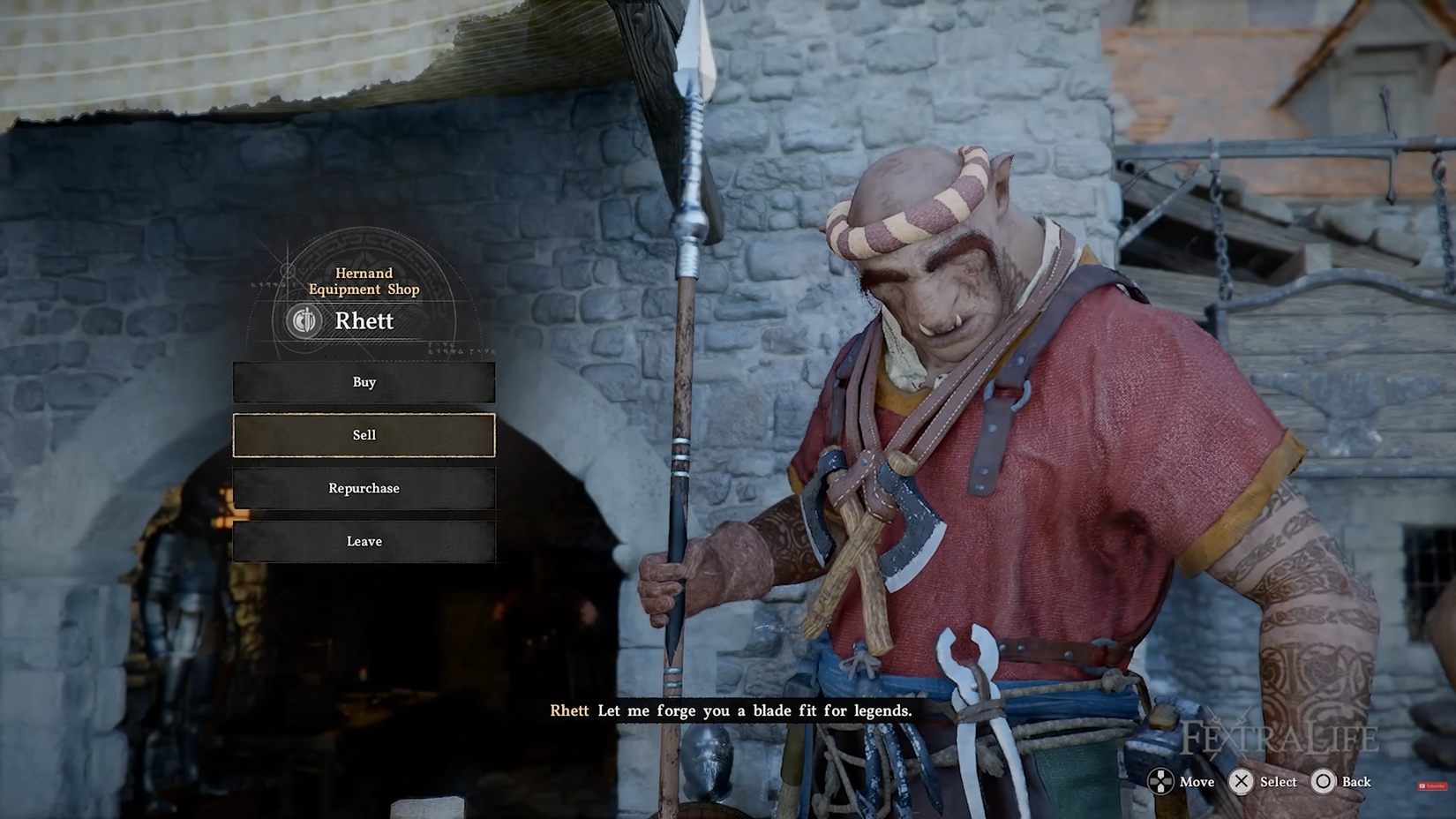The width and height of the screenshot is (1456, 819).
Task: Click the vendor name Rhett
Action: click(x=364, y=321)
